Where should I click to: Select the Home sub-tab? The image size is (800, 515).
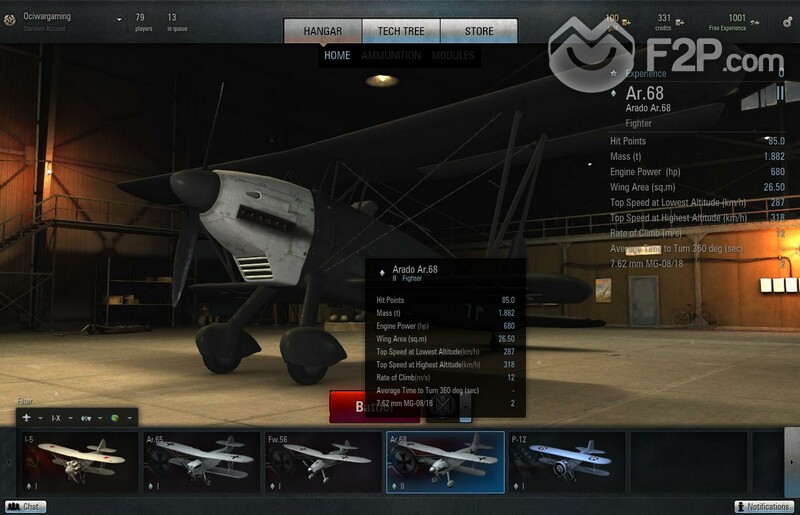337,56
